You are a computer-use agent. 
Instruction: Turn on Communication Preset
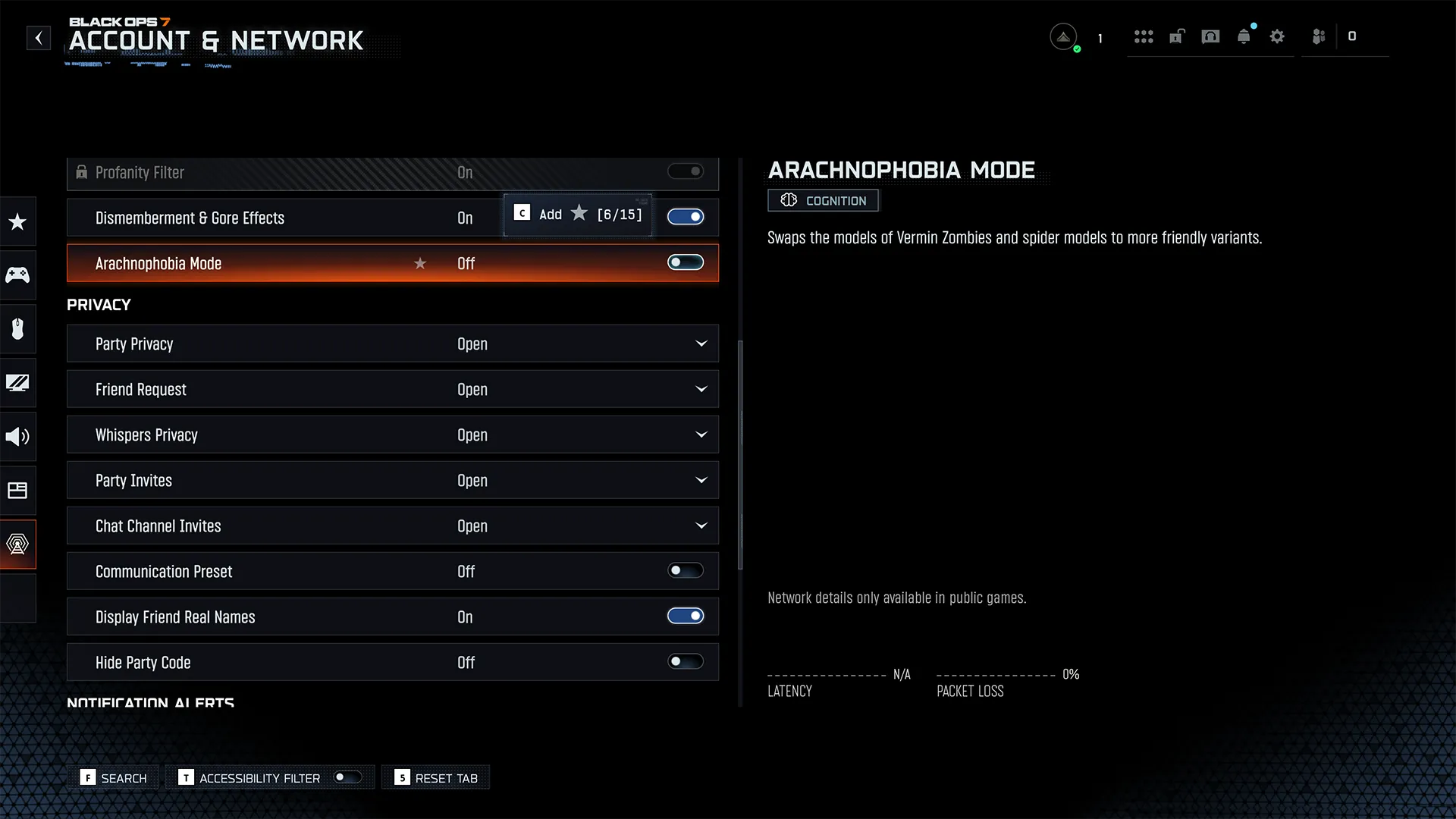(x=685, y=571)
